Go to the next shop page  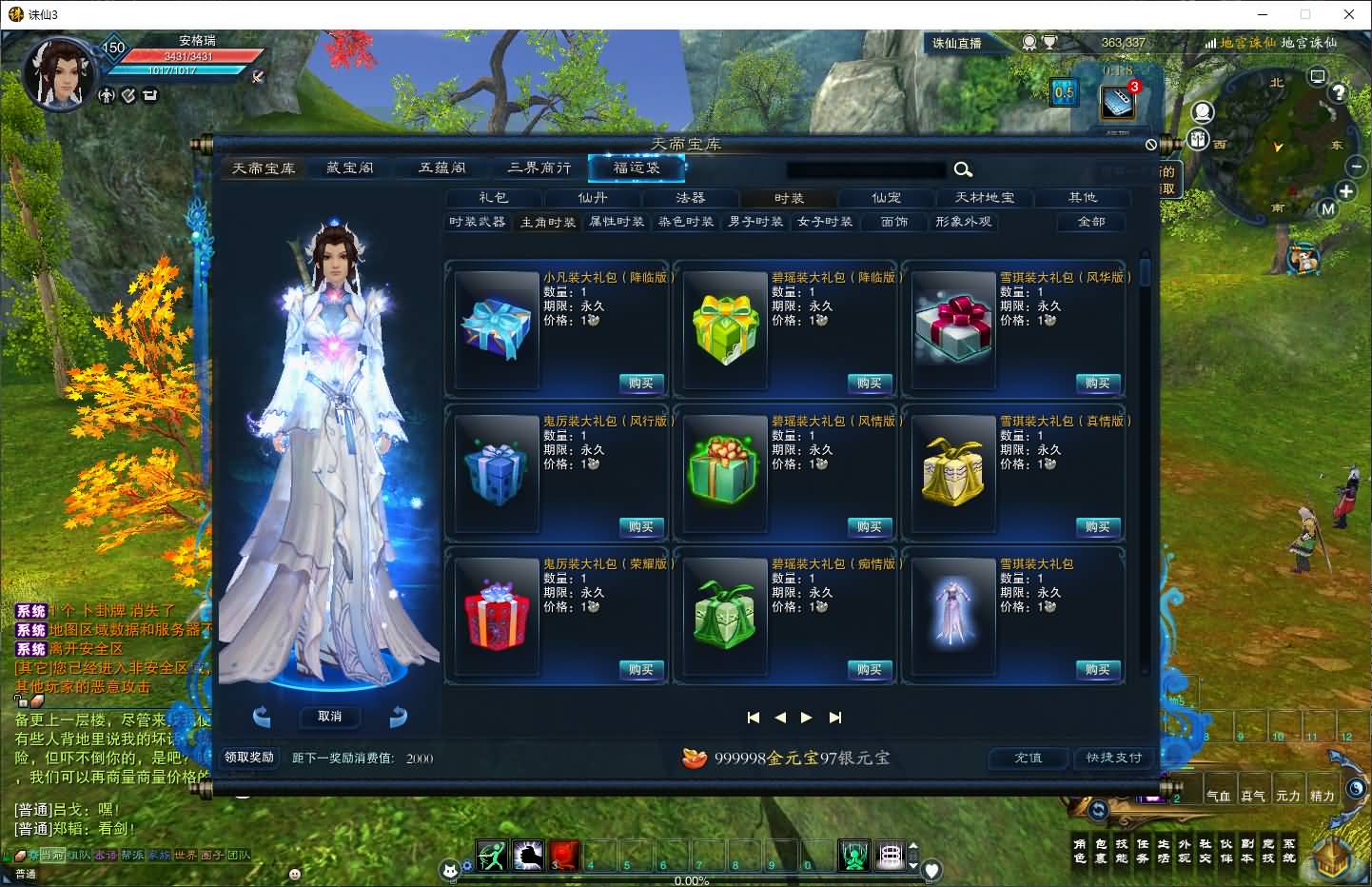point(807,718)
